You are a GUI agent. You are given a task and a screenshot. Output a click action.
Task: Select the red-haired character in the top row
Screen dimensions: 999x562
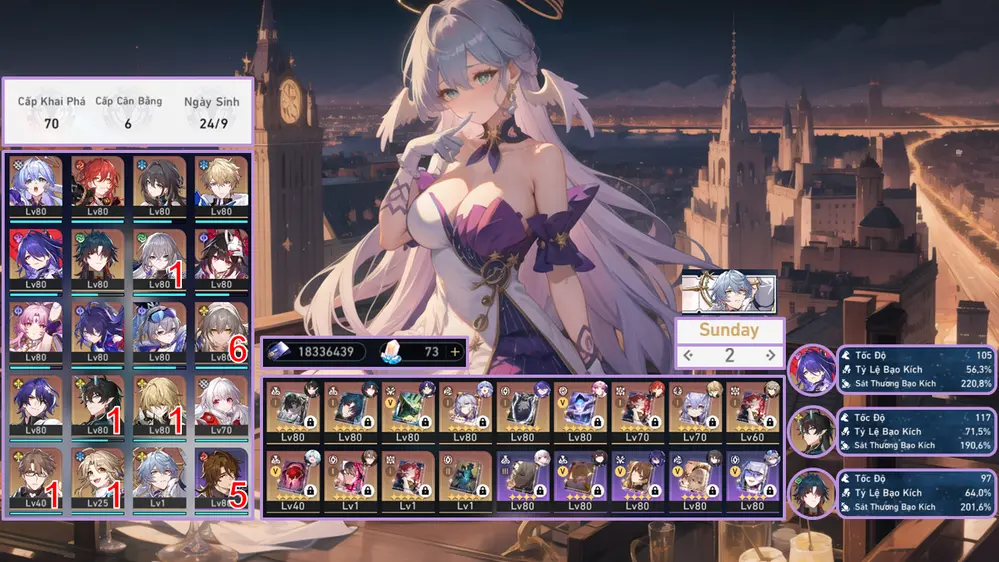point(97,185)
